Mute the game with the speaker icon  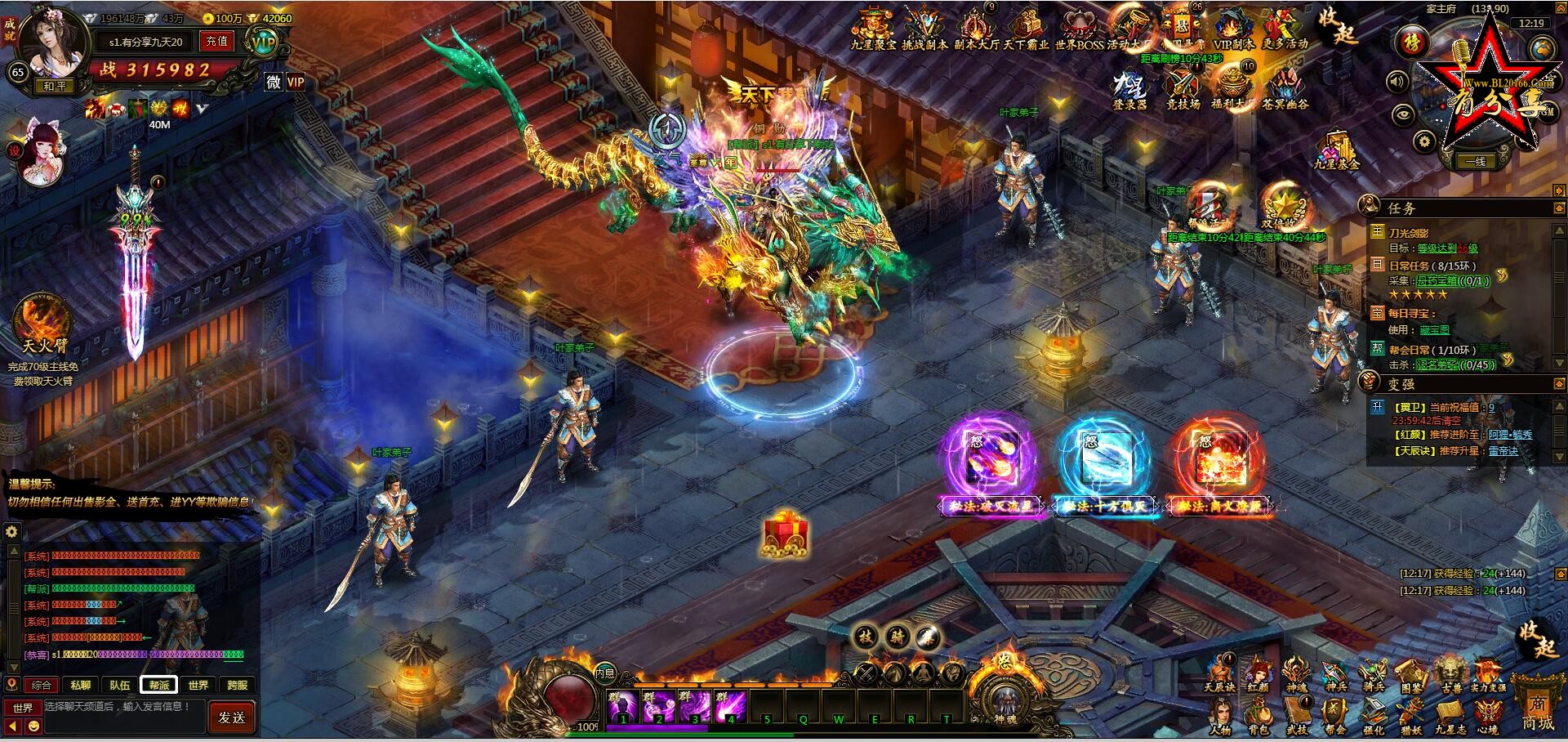point(1396,82)
